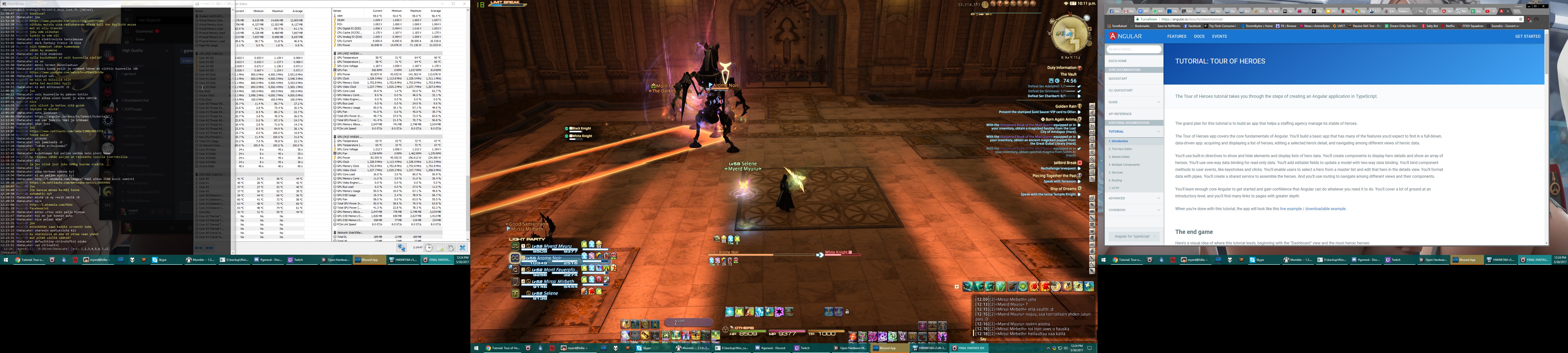Open the Ship of Dreams quest entry
The image size is (1568, 353).
(1064, 189)
